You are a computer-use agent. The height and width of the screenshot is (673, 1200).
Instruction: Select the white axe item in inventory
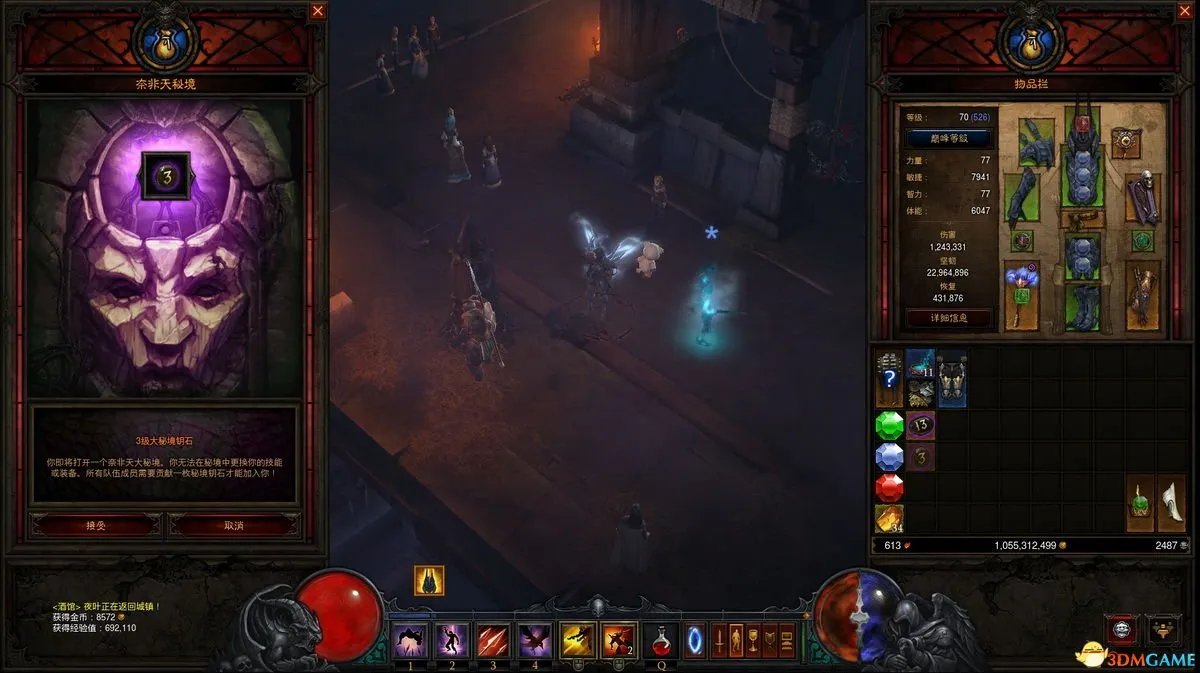[x=1170, y=502]
